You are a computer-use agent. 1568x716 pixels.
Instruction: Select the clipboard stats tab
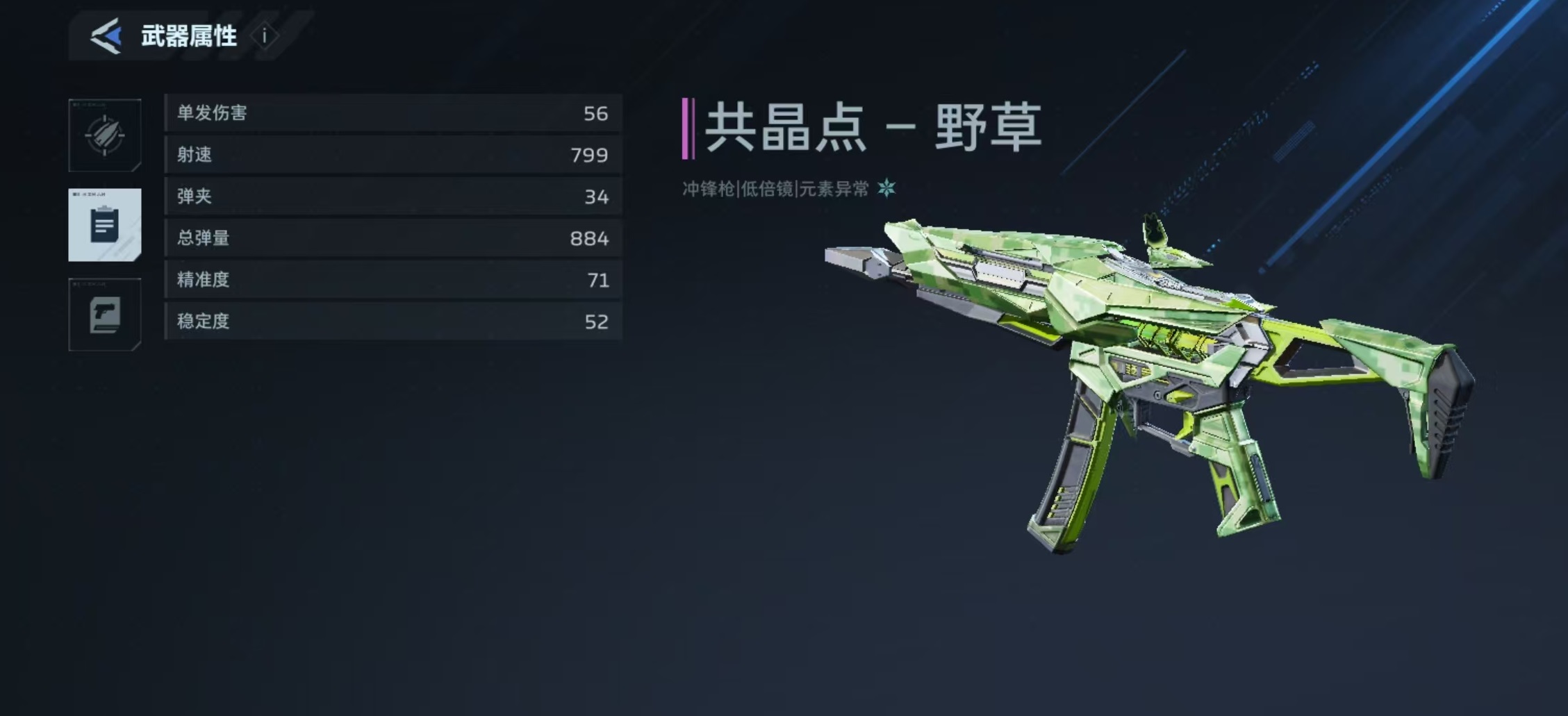point(105,225)
